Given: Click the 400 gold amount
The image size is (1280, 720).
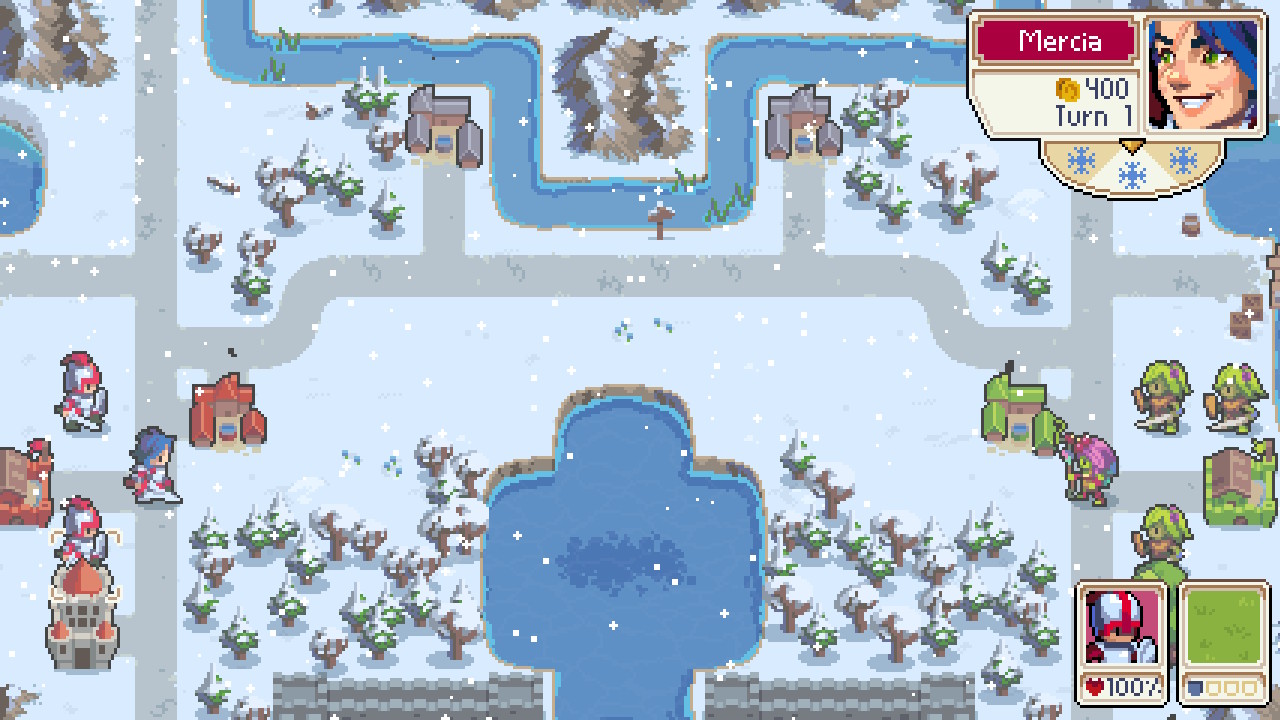Looking at the screenshot, I should pos(1106,90).
